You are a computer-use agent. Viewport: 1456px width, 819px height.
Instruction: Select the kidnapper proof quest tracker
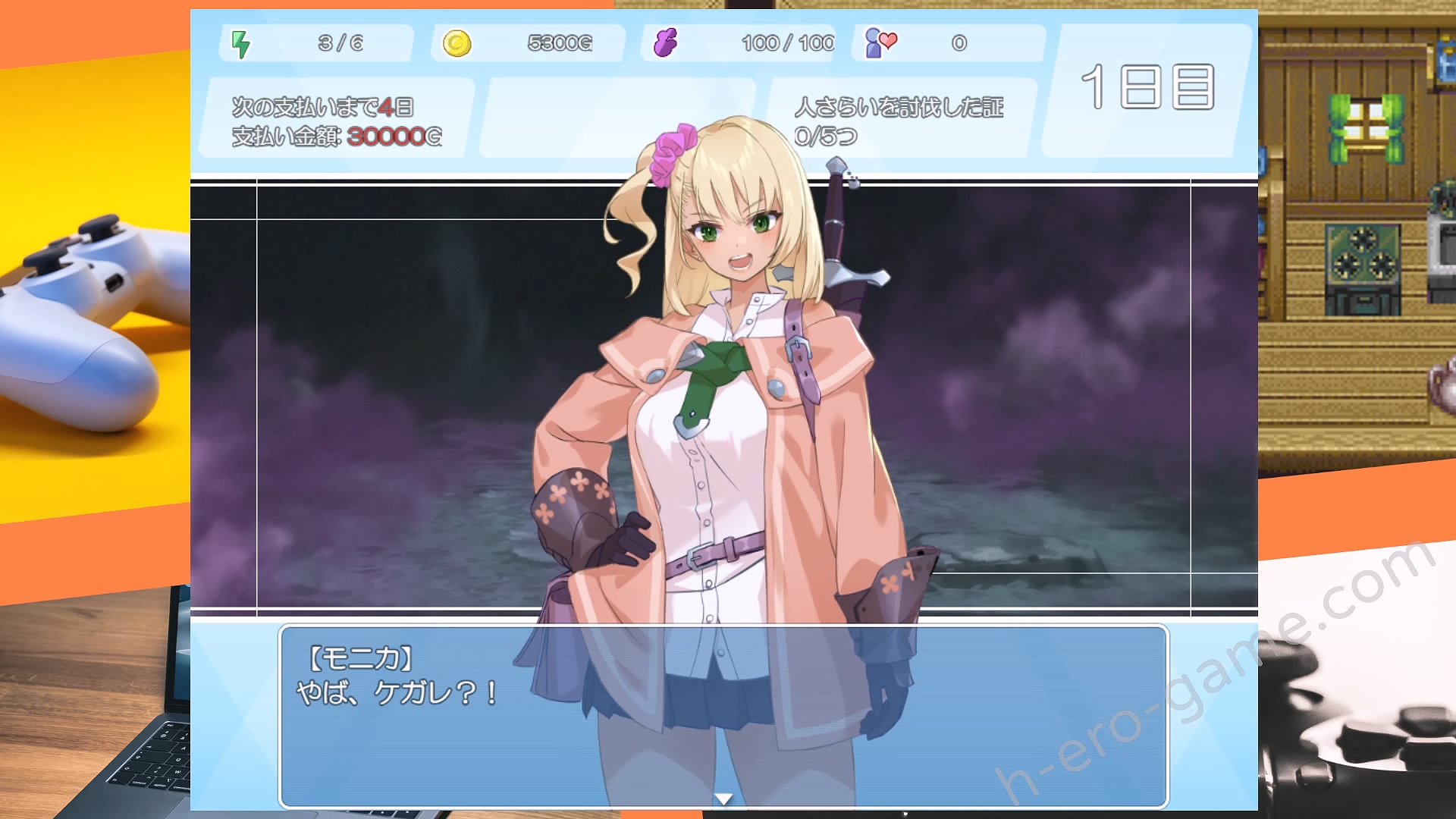pos(899,121)
